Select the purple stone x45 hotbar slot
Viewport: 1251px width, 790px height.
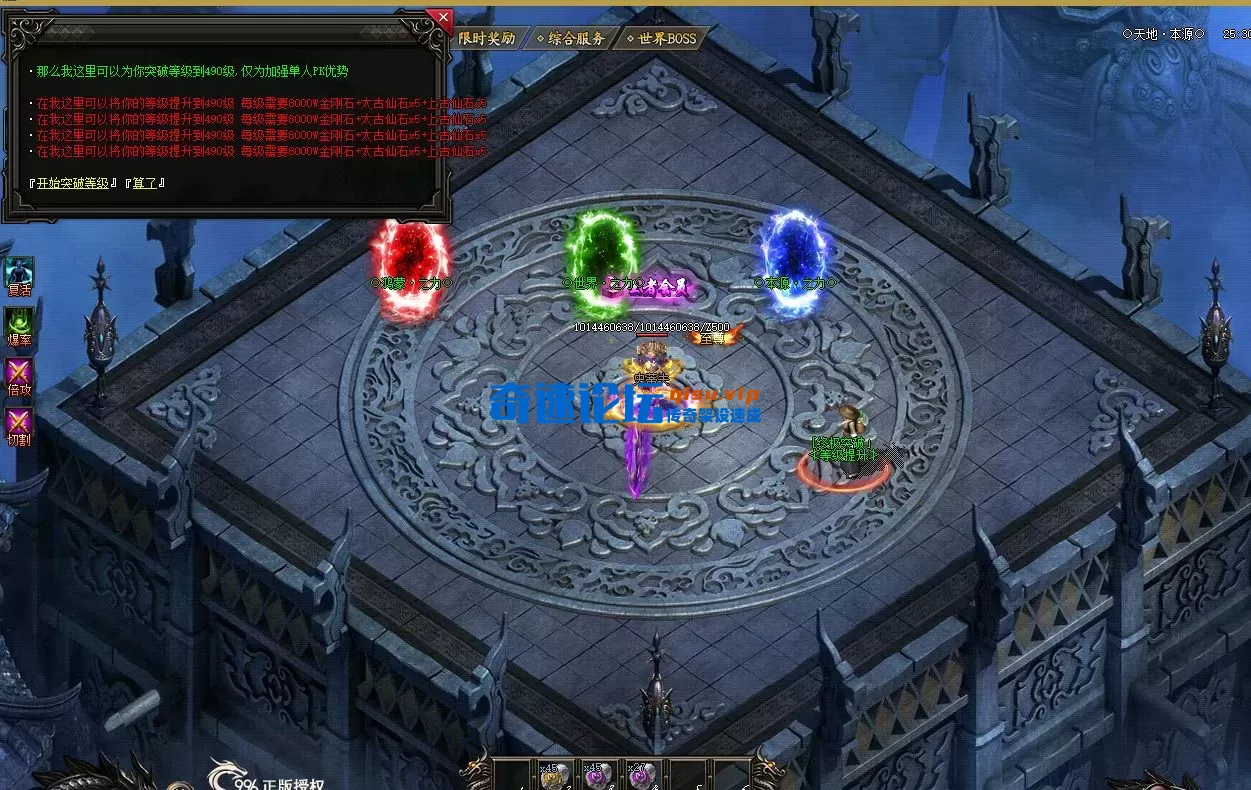click(600, 776)
